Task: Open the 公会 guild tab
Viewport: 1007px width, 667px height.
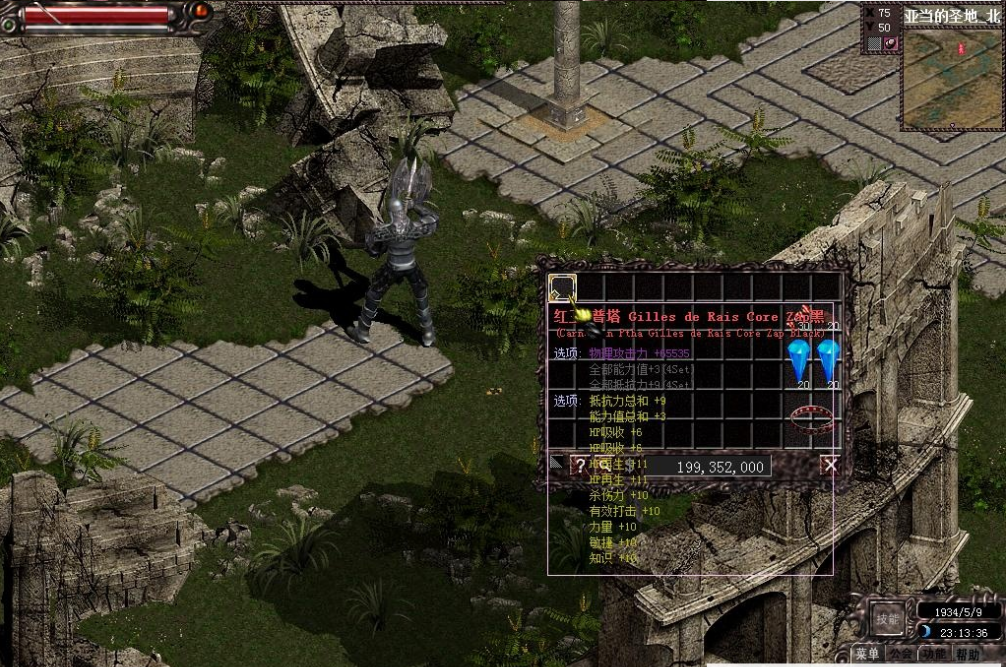Action: [x=903, y=655]
